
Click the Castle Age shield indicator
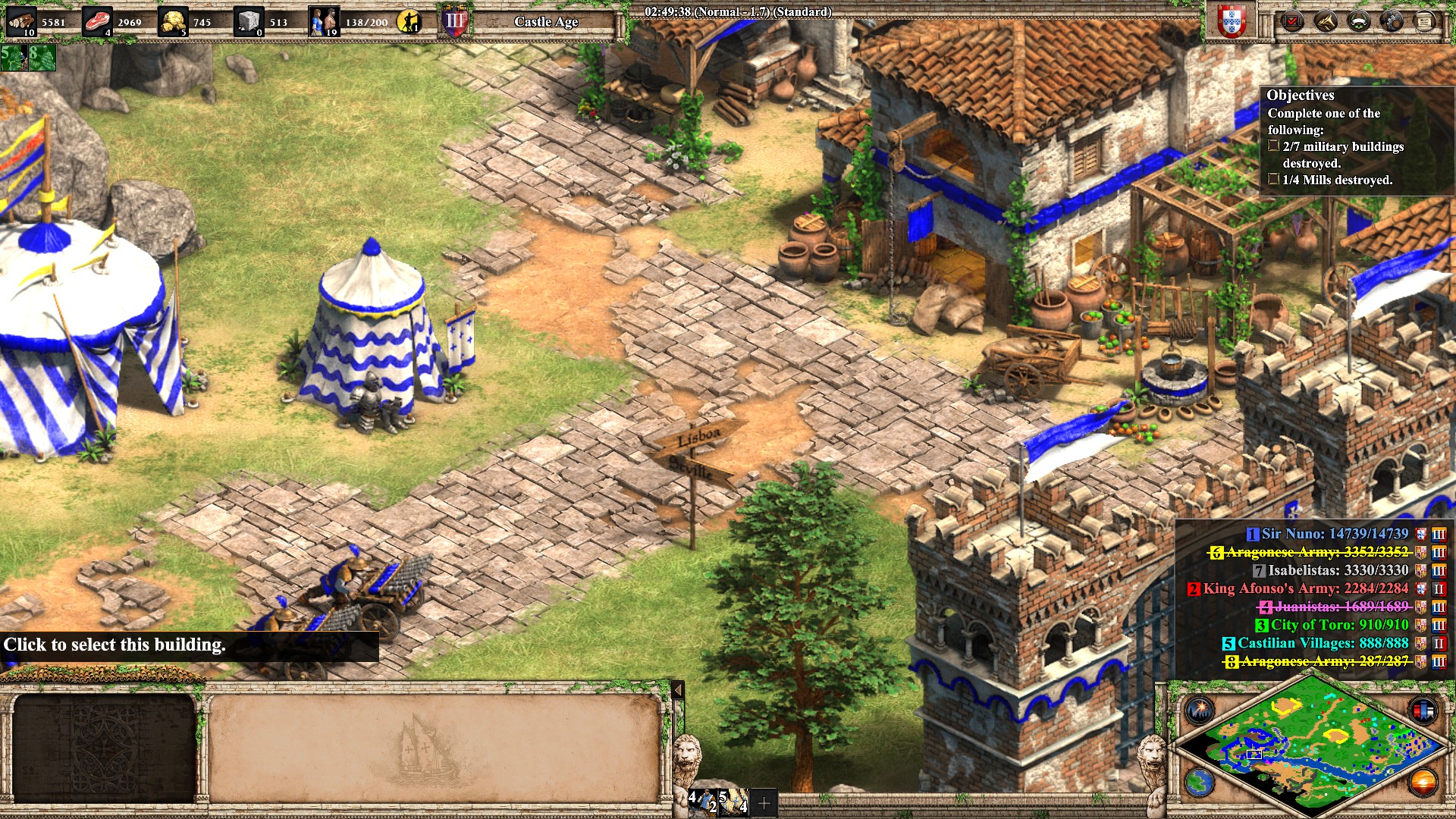(453, 20)
